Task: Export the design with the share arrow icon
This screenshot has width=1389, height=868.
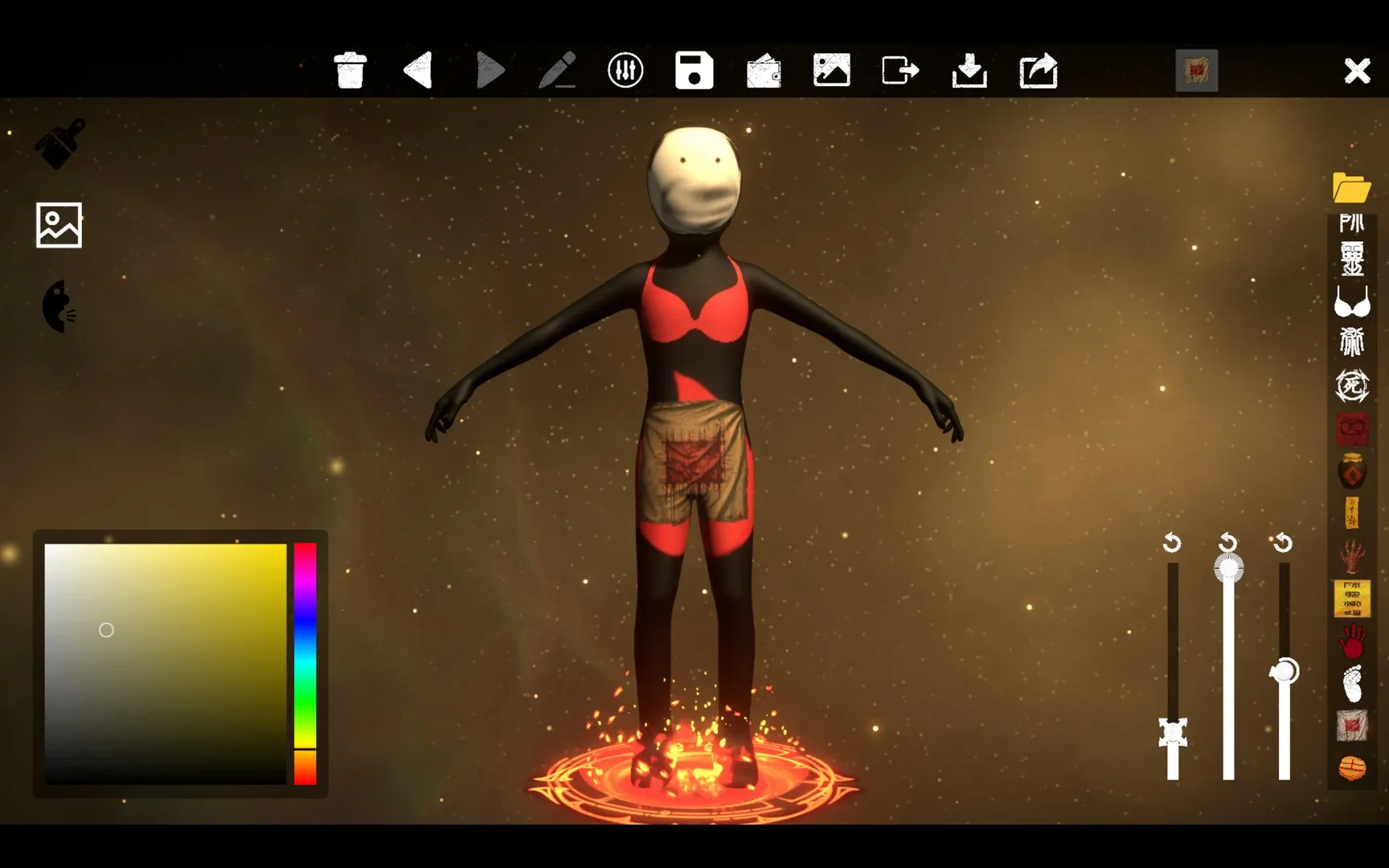Action: [x=1038, y=70]
